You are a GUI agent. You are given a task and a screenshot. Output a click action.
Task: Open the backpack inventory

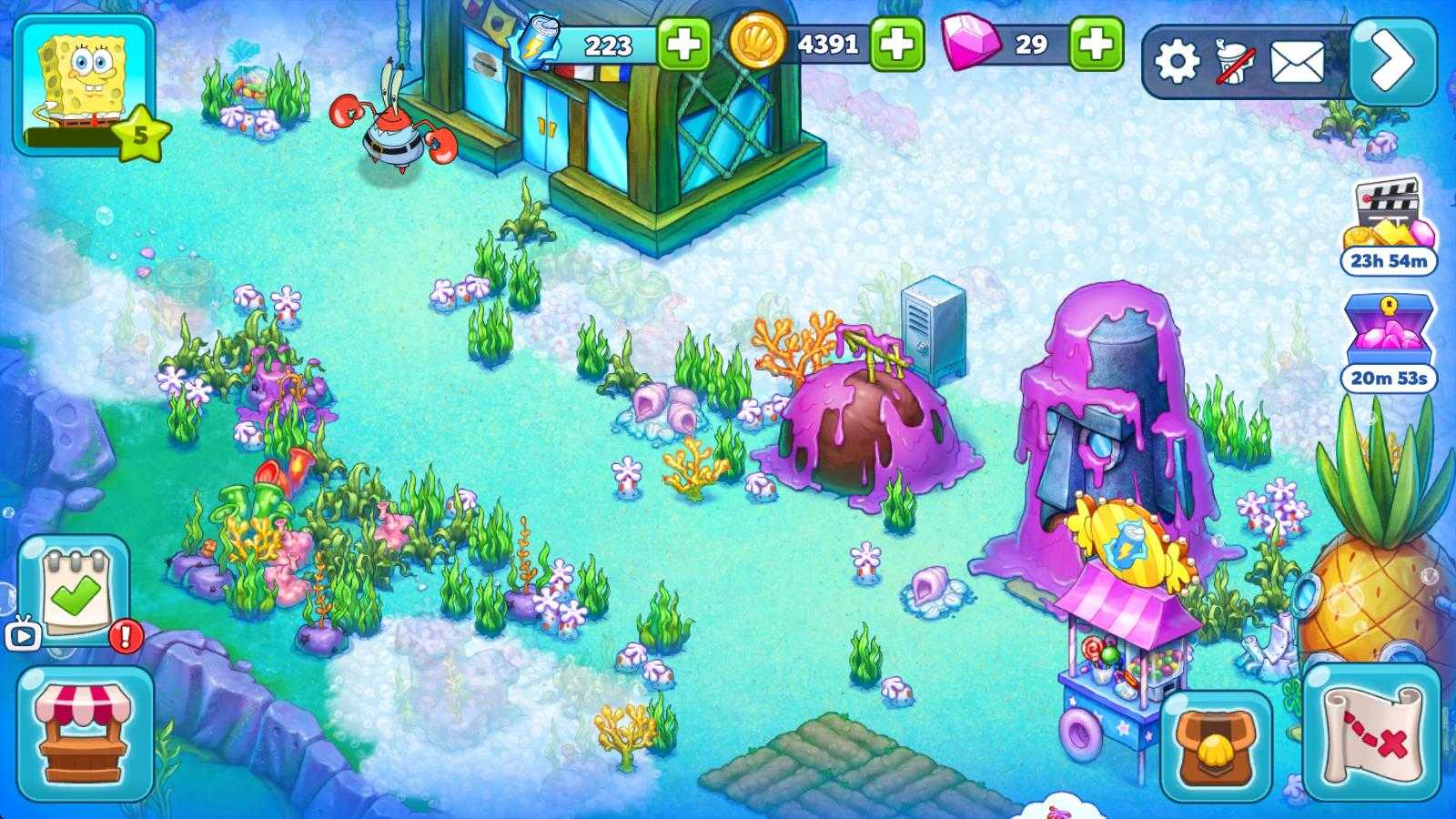coord(1216,746)
